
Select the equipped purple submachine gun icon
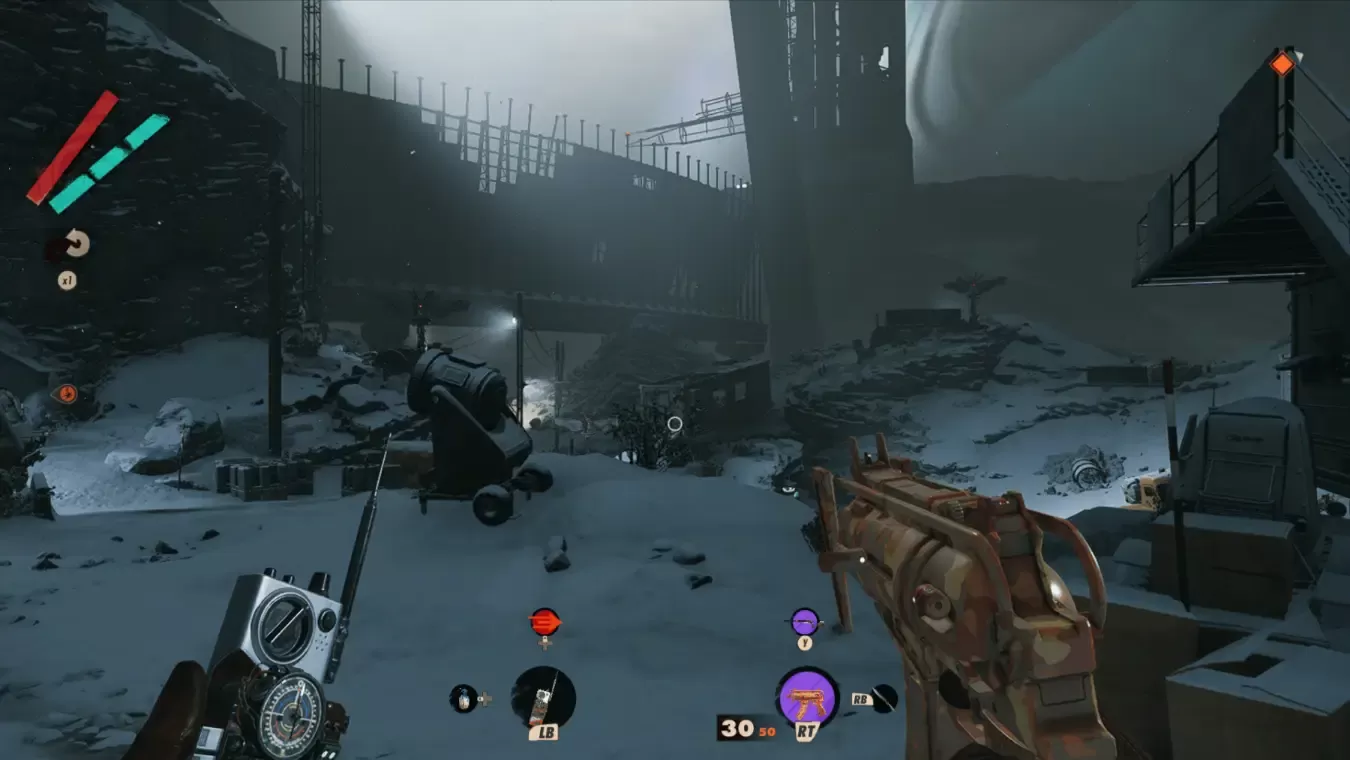click(x=807, y=697)
